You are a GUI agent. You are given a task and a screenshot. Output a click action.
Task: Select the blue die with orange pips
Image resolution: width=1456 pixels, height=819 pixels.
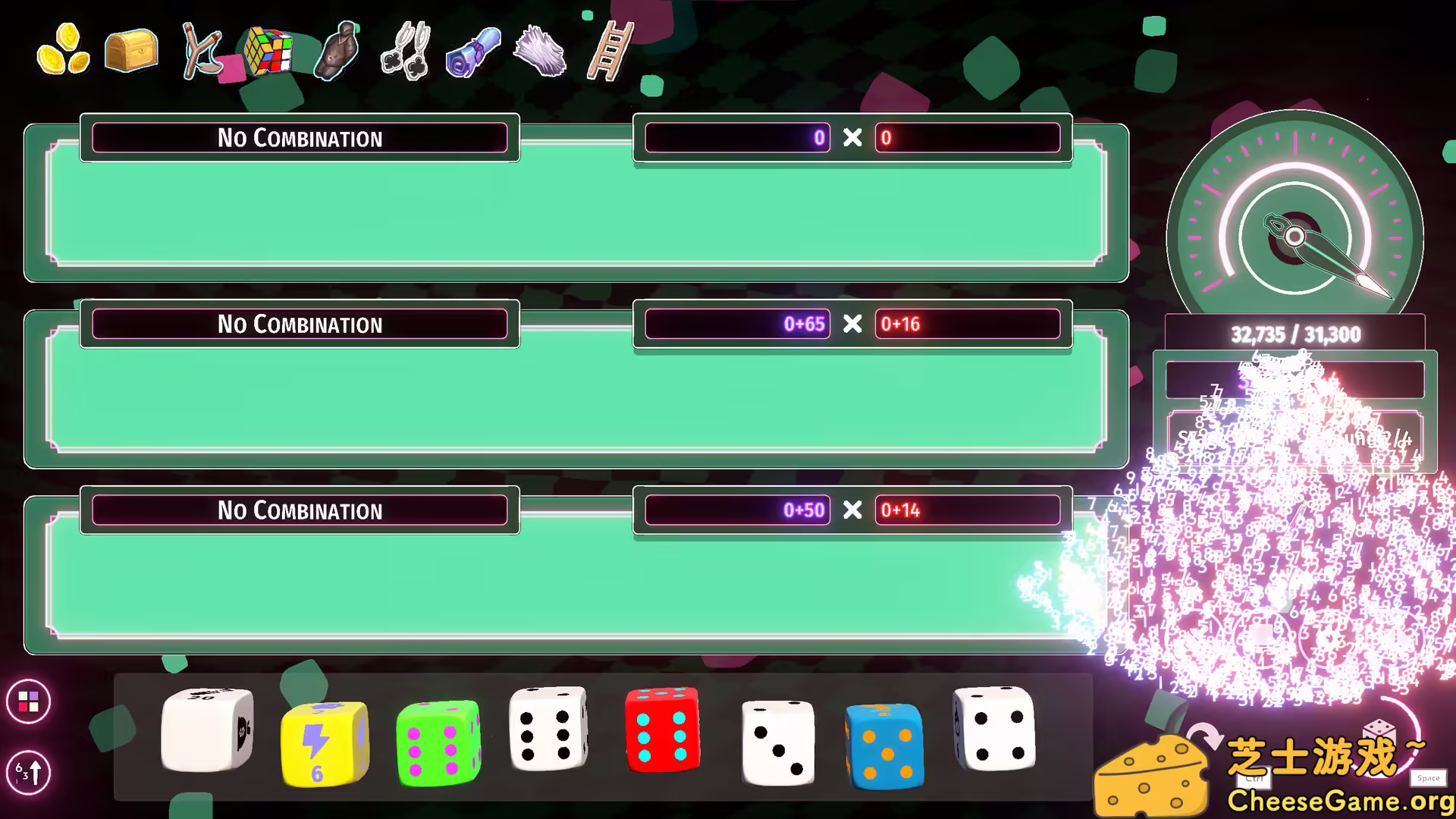(885, 747)
